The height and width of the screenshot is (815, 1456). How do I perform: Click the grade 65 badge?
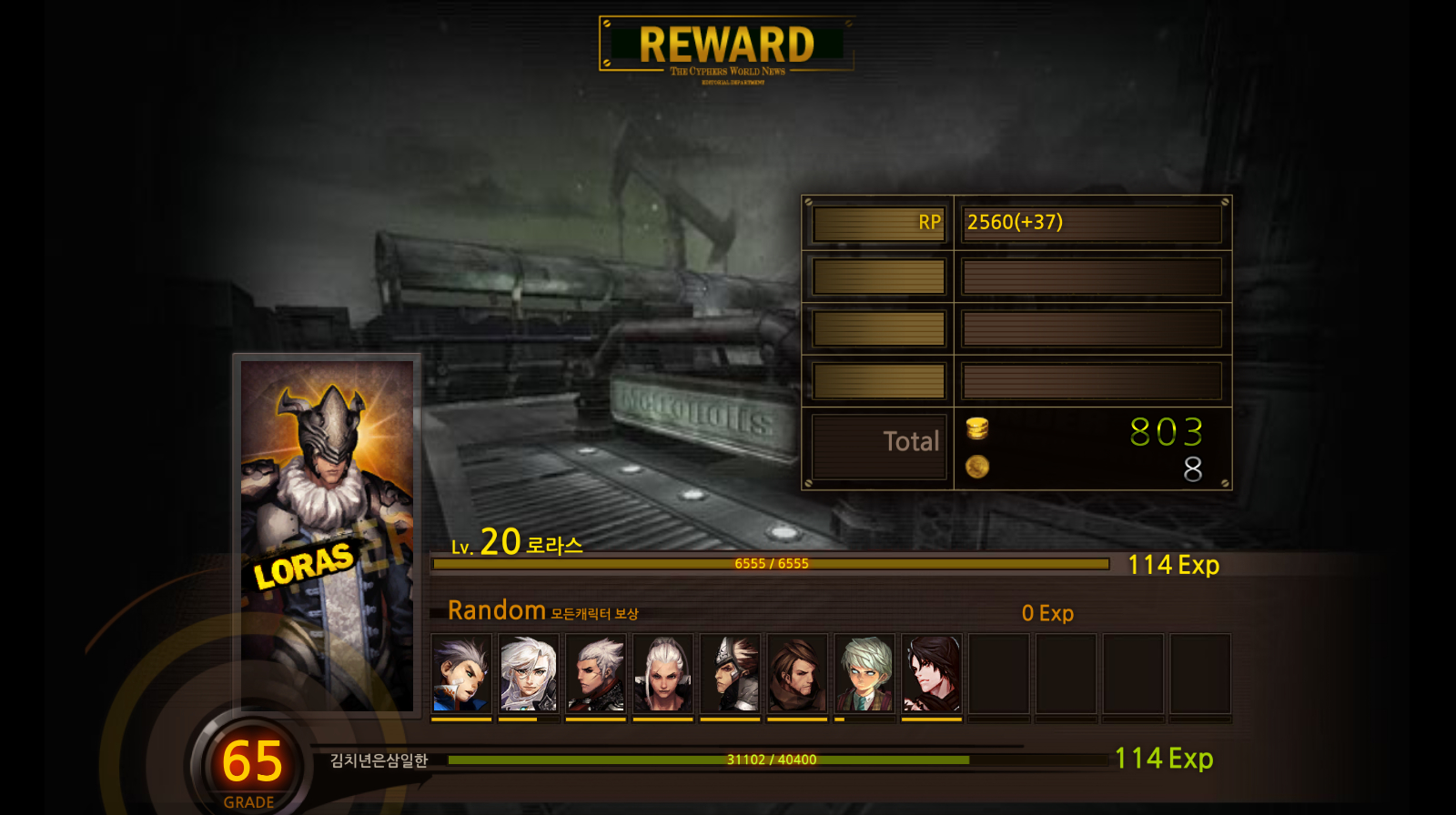252,764
